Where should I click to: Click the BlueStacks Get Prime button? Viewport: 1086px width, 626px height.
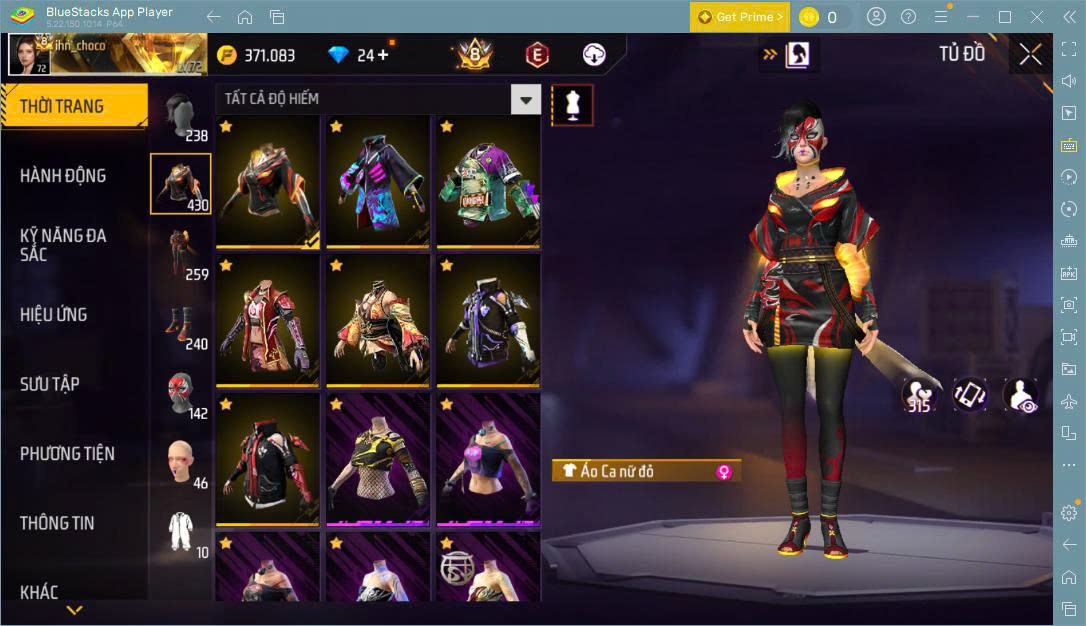(739, 17)
